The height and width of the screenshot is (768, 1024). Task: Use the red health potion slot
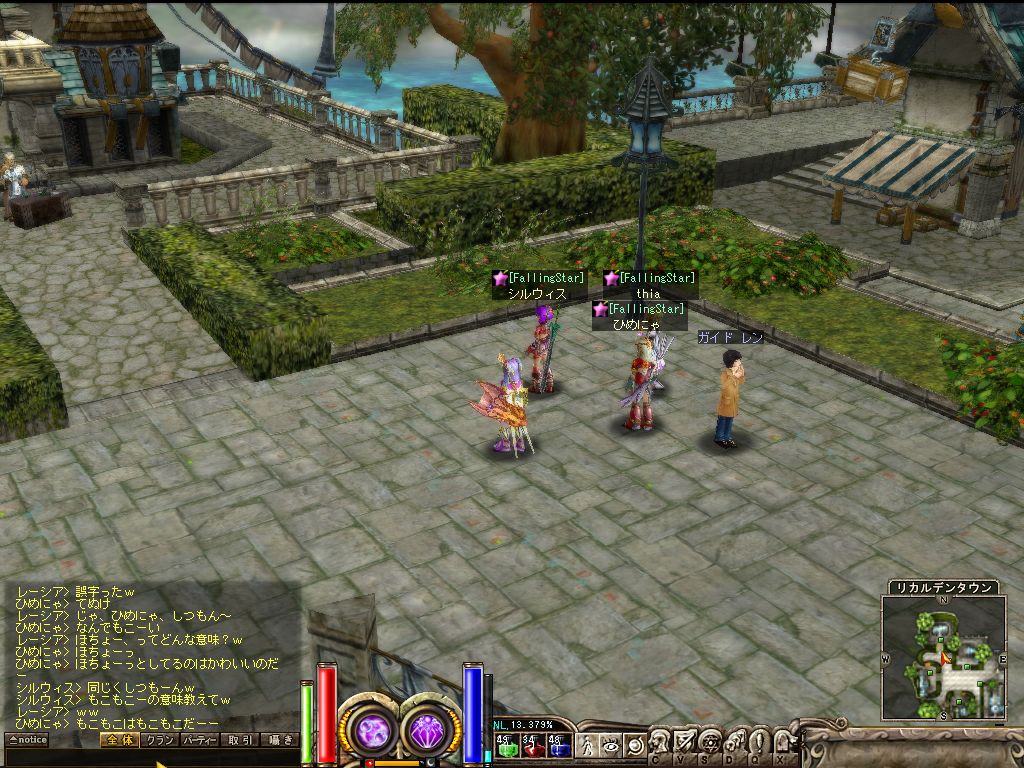pos(533,745)
